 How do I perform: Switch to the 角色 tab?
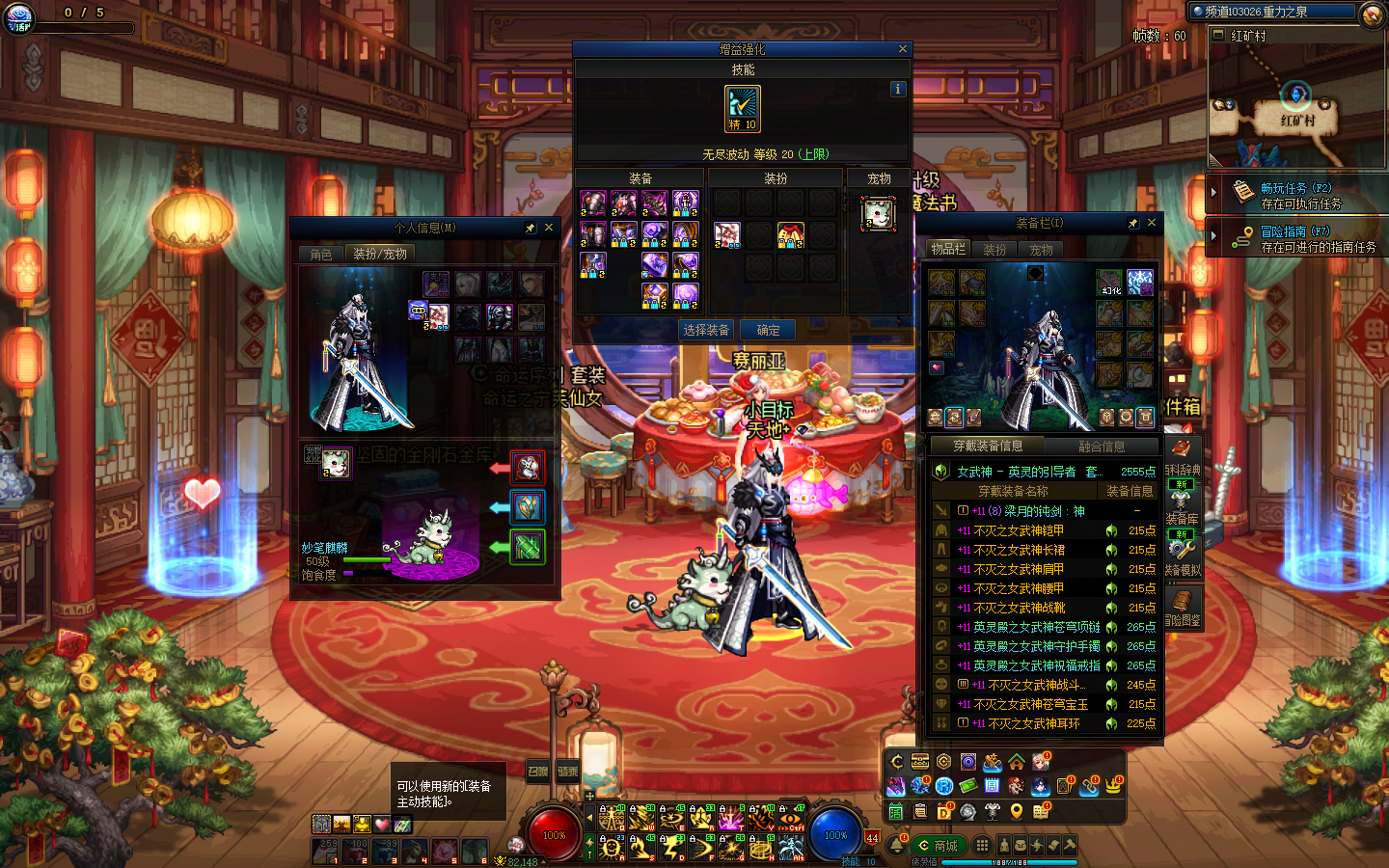tap(321, 254)
